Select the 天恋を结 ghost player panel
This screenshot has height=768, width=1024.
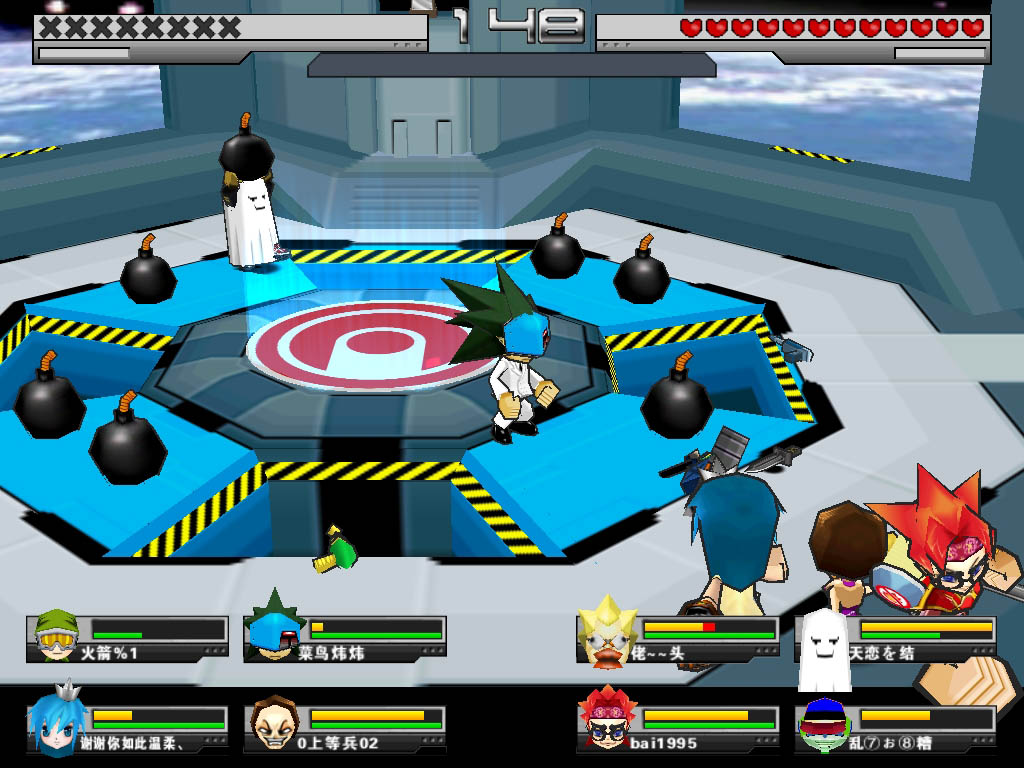[895, 639]
